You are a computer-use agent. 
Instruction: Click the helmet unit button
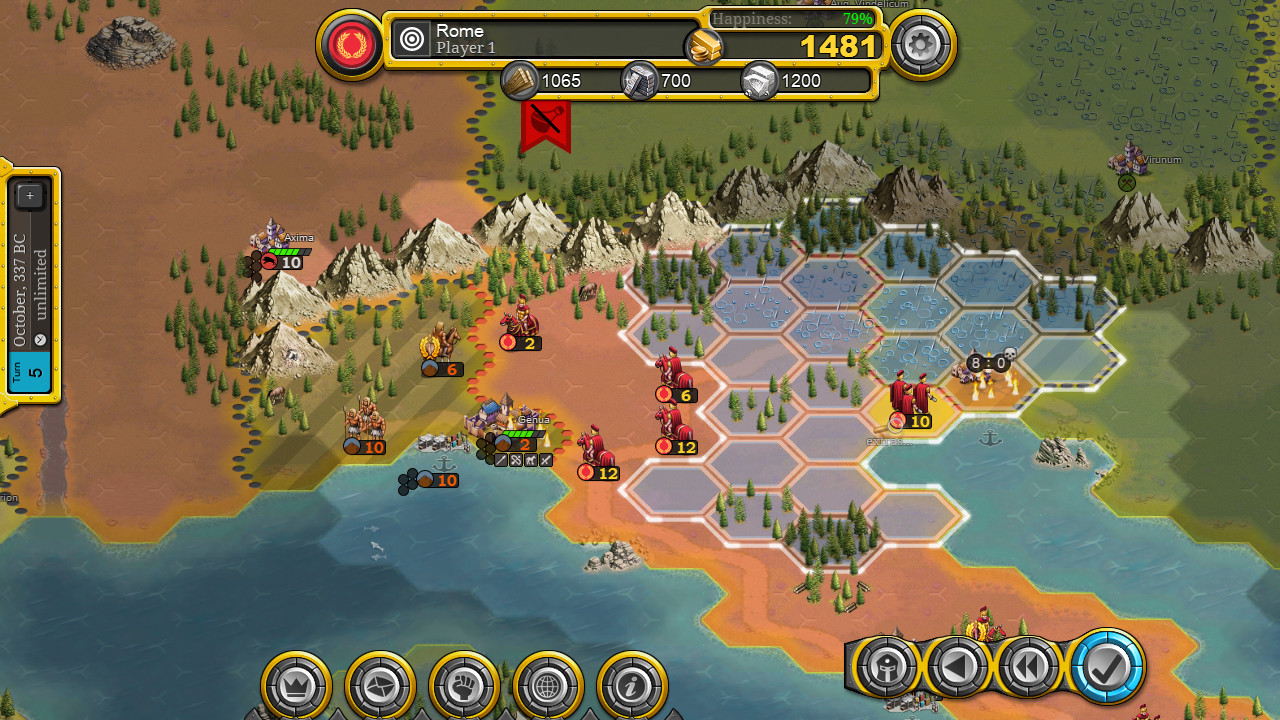tap(886, 667)
